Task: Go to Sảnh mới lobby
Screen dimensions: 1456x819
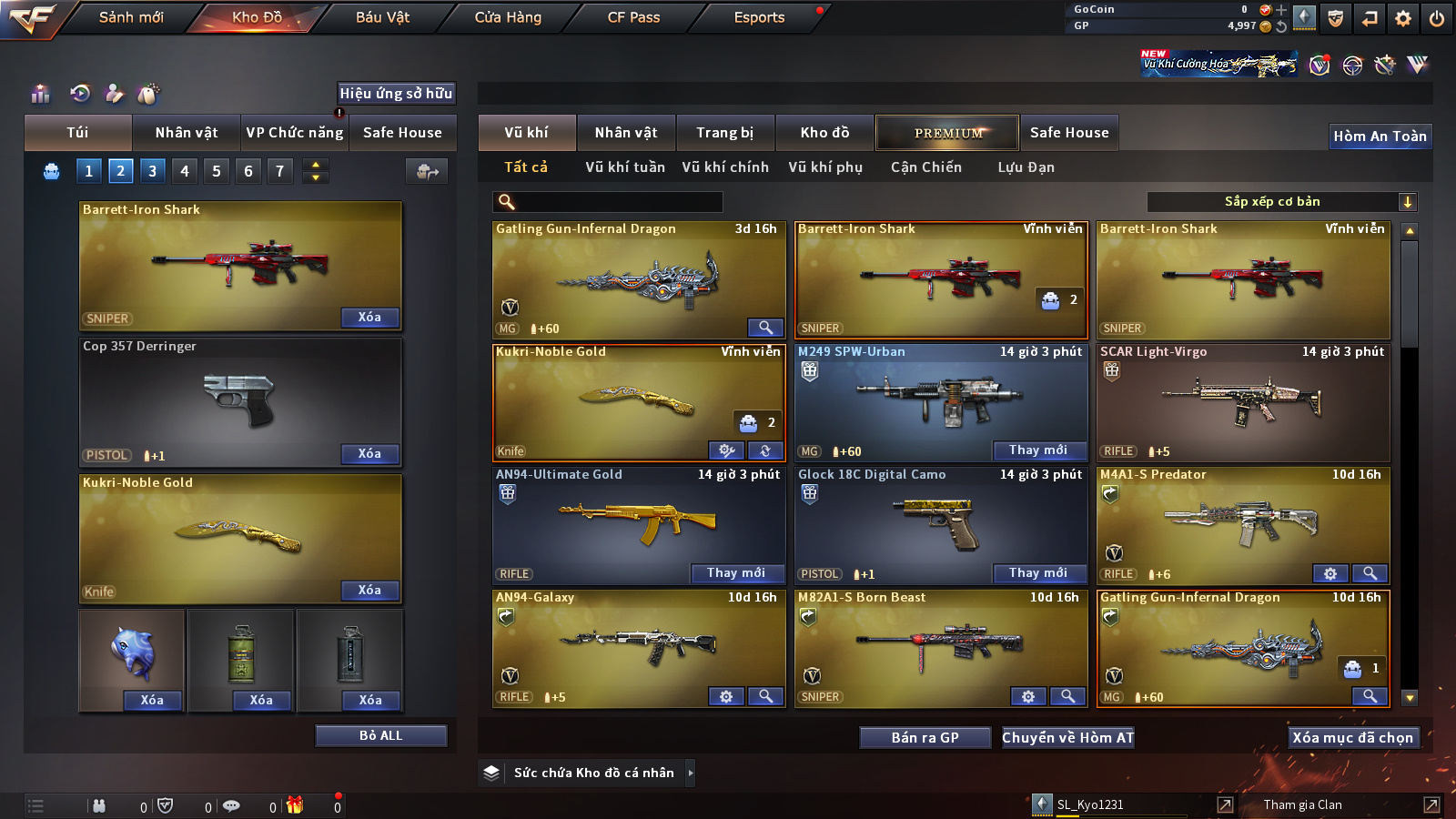Action: click(x=131, y=17)
